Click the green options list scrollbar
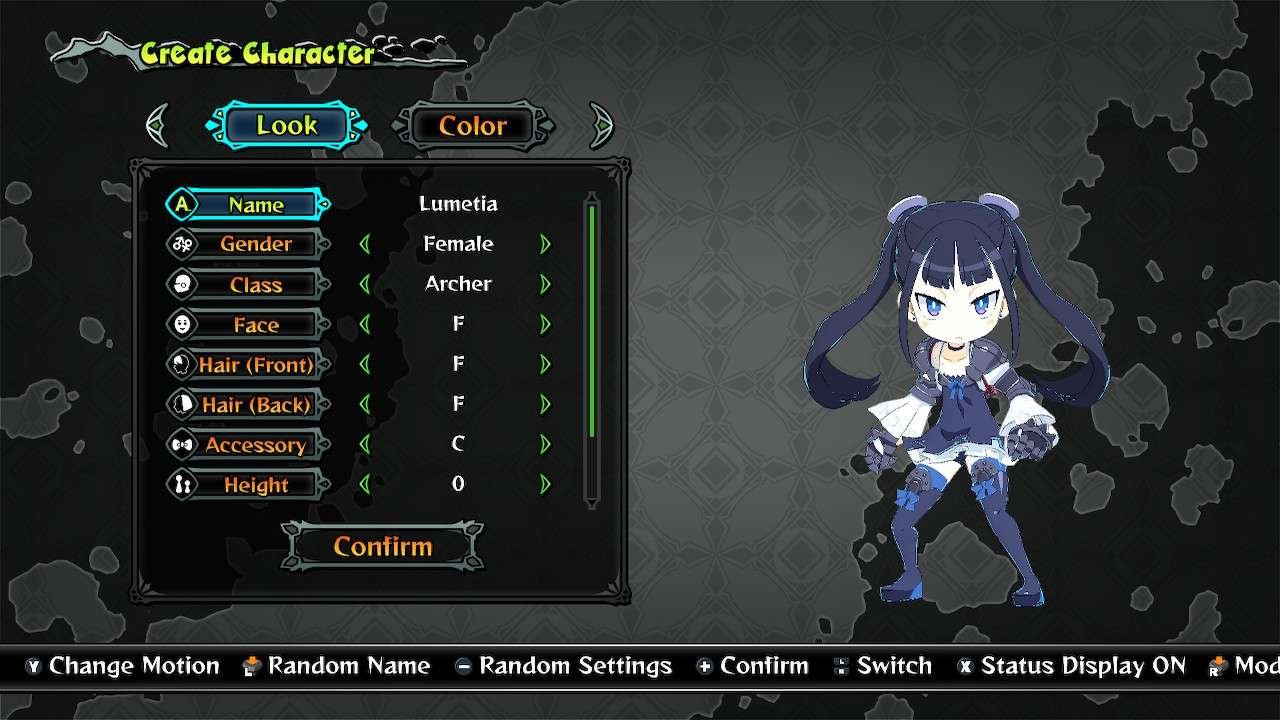The height and width of the screenshot is (720, 1280). [592, 320]
